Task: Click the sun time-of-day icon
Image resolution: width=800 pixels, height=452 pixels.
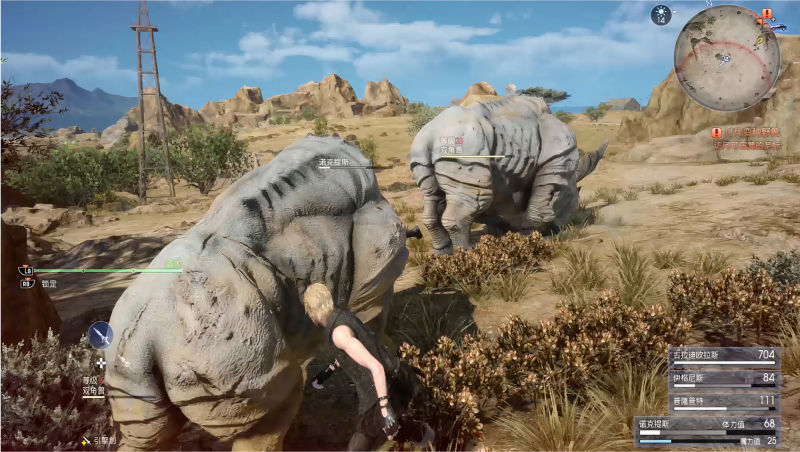Action: tap(661, 14)
